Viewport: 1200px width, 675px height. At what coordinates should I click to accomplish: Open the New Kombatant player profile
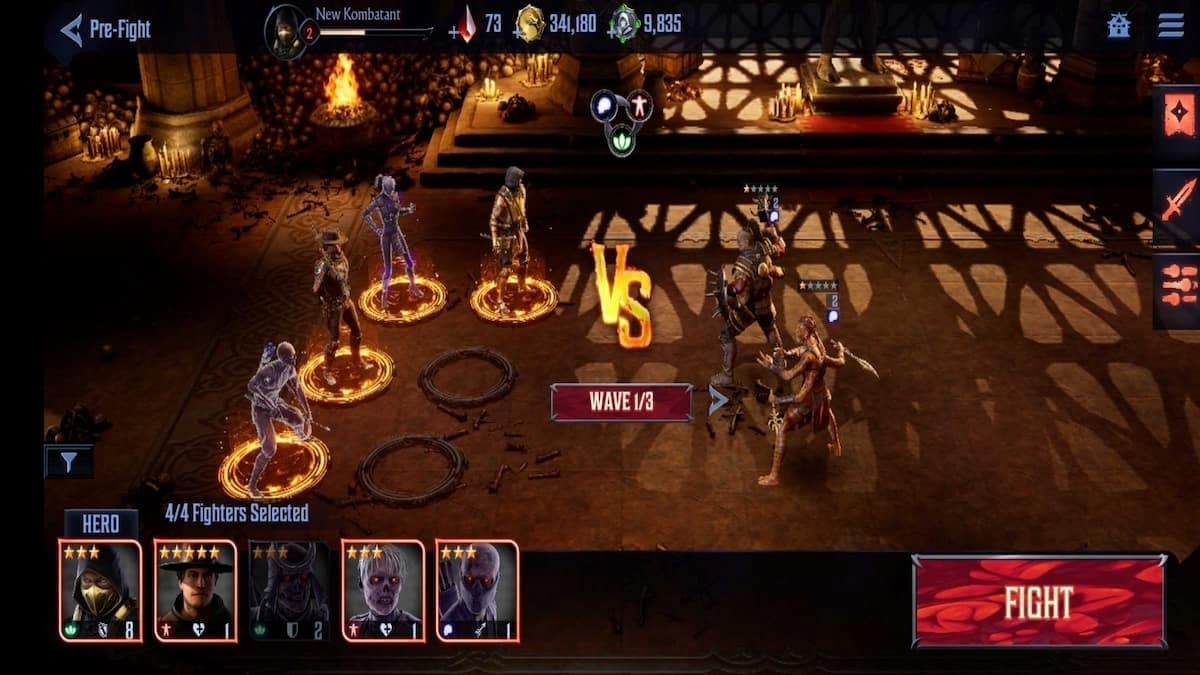point(286,31)
